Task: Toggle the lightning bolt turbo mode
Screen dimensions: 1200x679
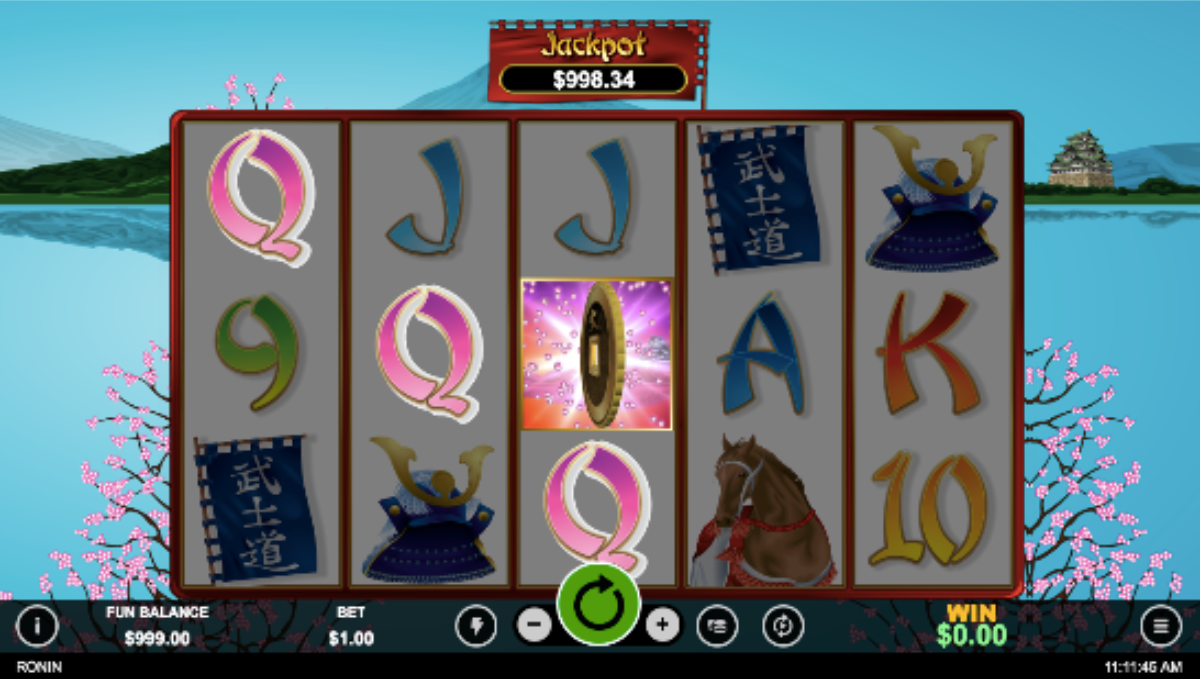Action: (475, 627)
